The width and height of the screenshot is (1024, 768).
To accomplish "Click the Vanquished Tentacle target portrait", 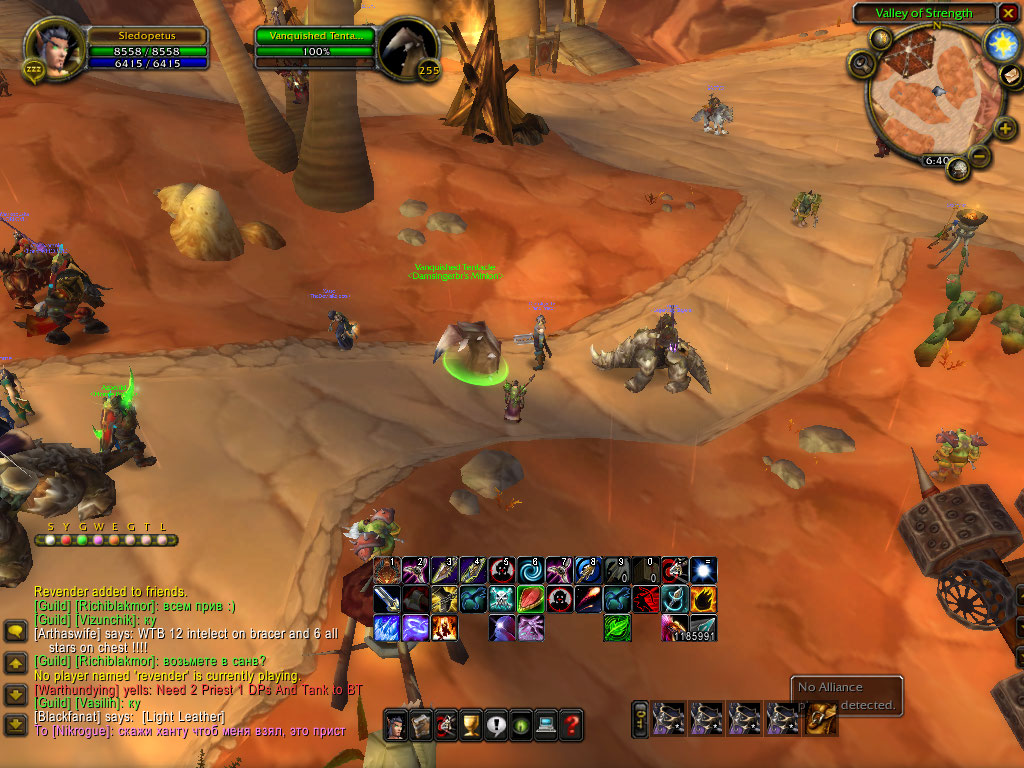I will pyautogui.click(x=407, y=46).
